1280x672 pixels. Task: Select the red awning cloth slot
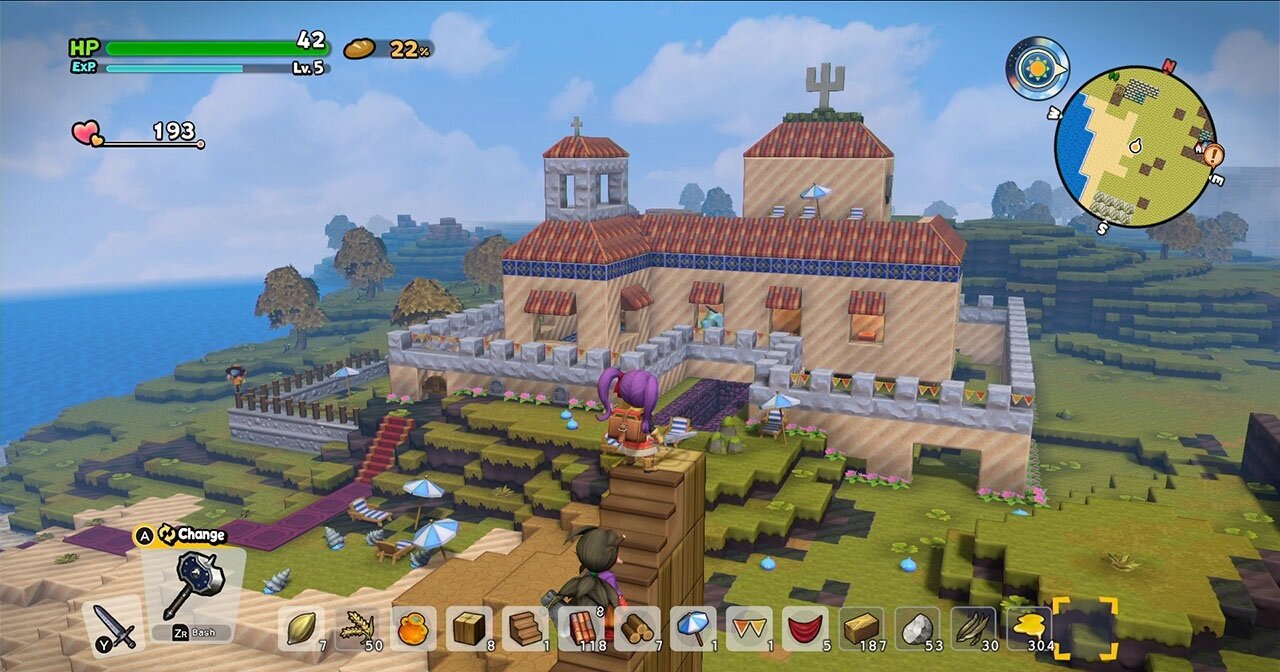tap(805, 628)
